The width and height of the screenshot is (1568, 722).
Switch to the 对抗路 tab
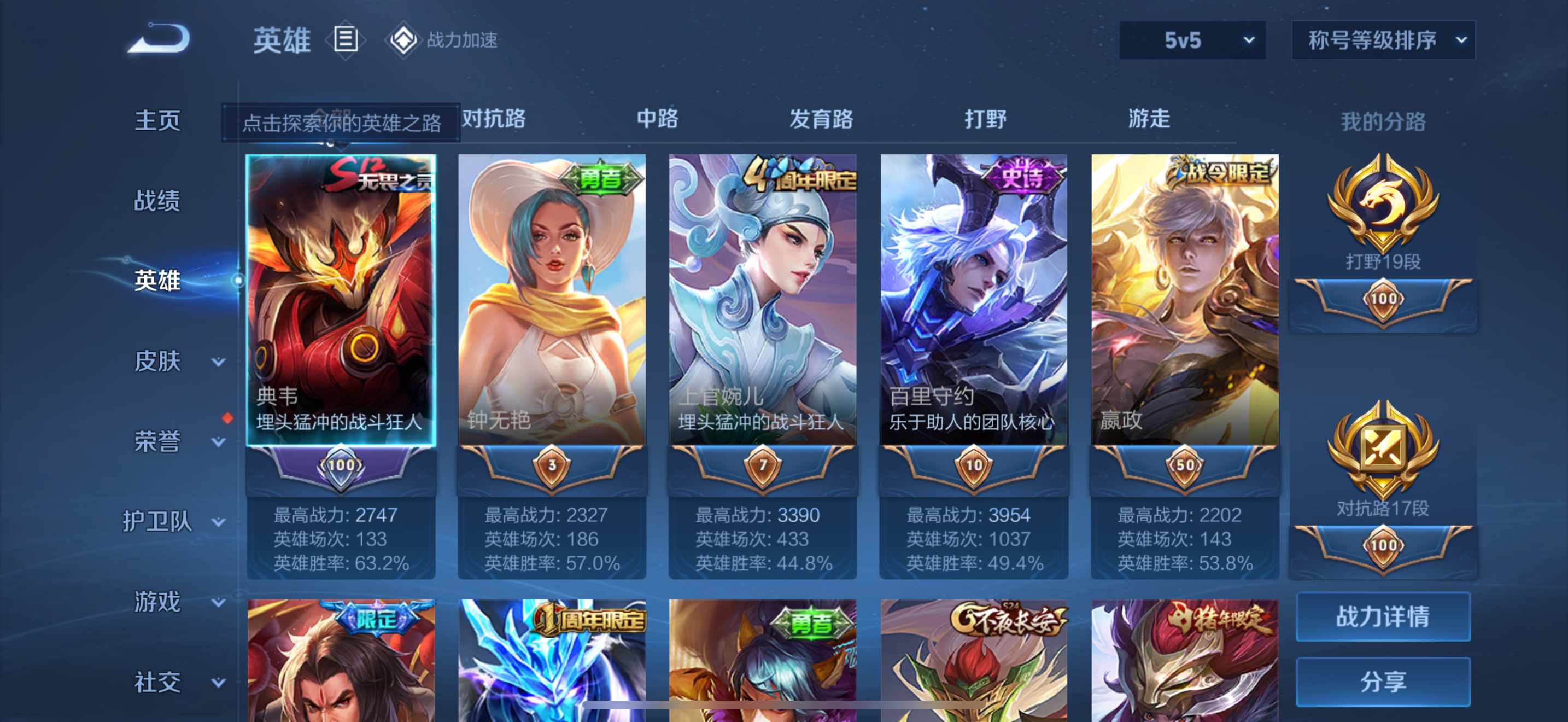[x=494, y=119]
